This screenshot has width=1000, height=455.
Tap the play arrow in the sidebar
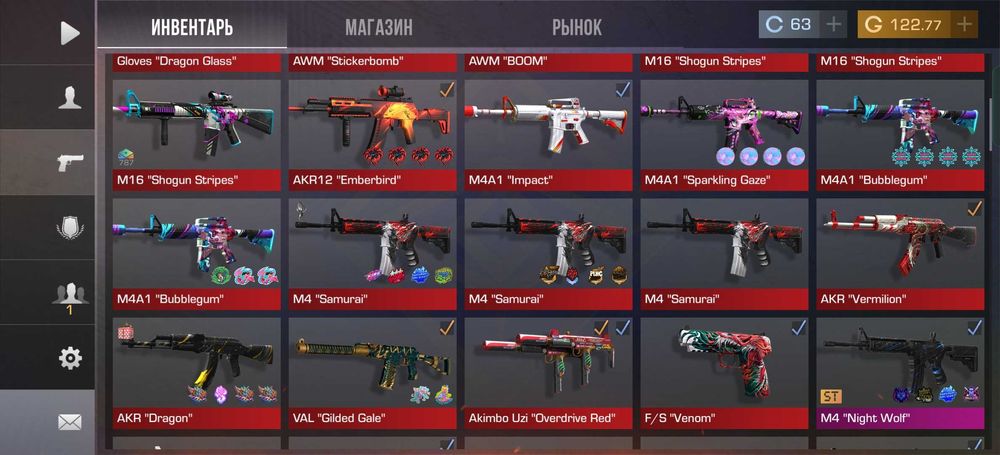[x=69, y=33]
